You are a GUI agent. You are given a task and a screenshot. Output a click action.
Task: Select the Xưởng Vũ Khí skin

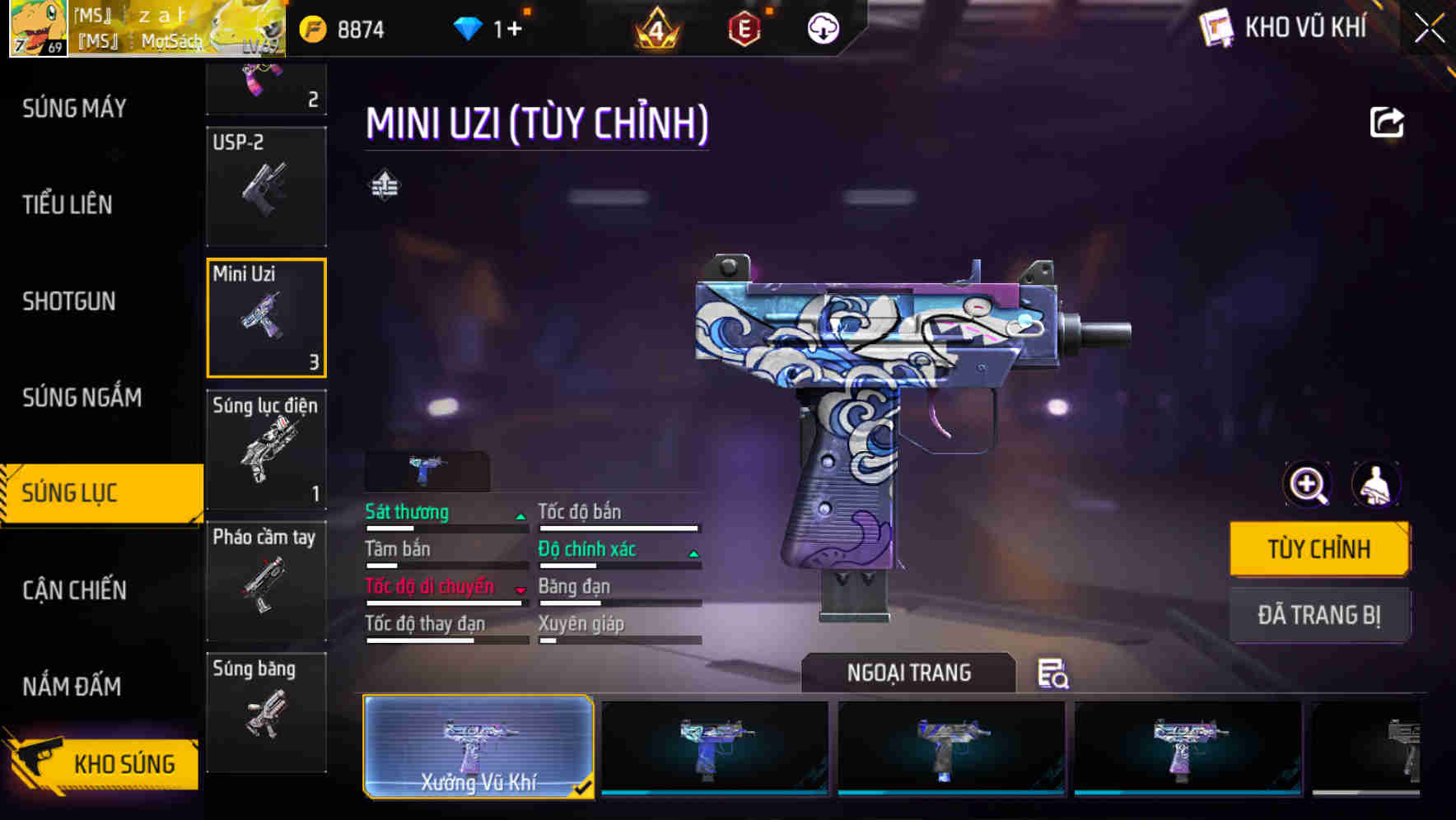tap(478, 747)
